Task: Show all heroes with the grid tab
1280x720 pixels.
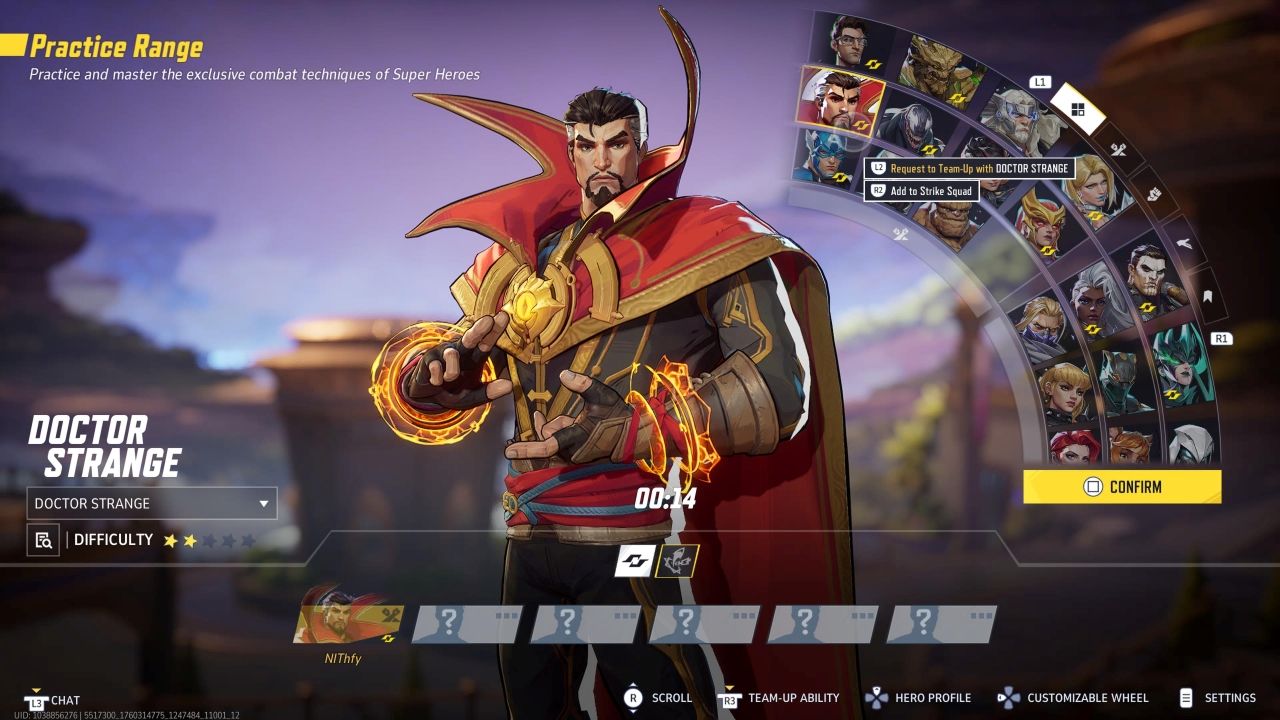Action: [x=1077, y=110]
